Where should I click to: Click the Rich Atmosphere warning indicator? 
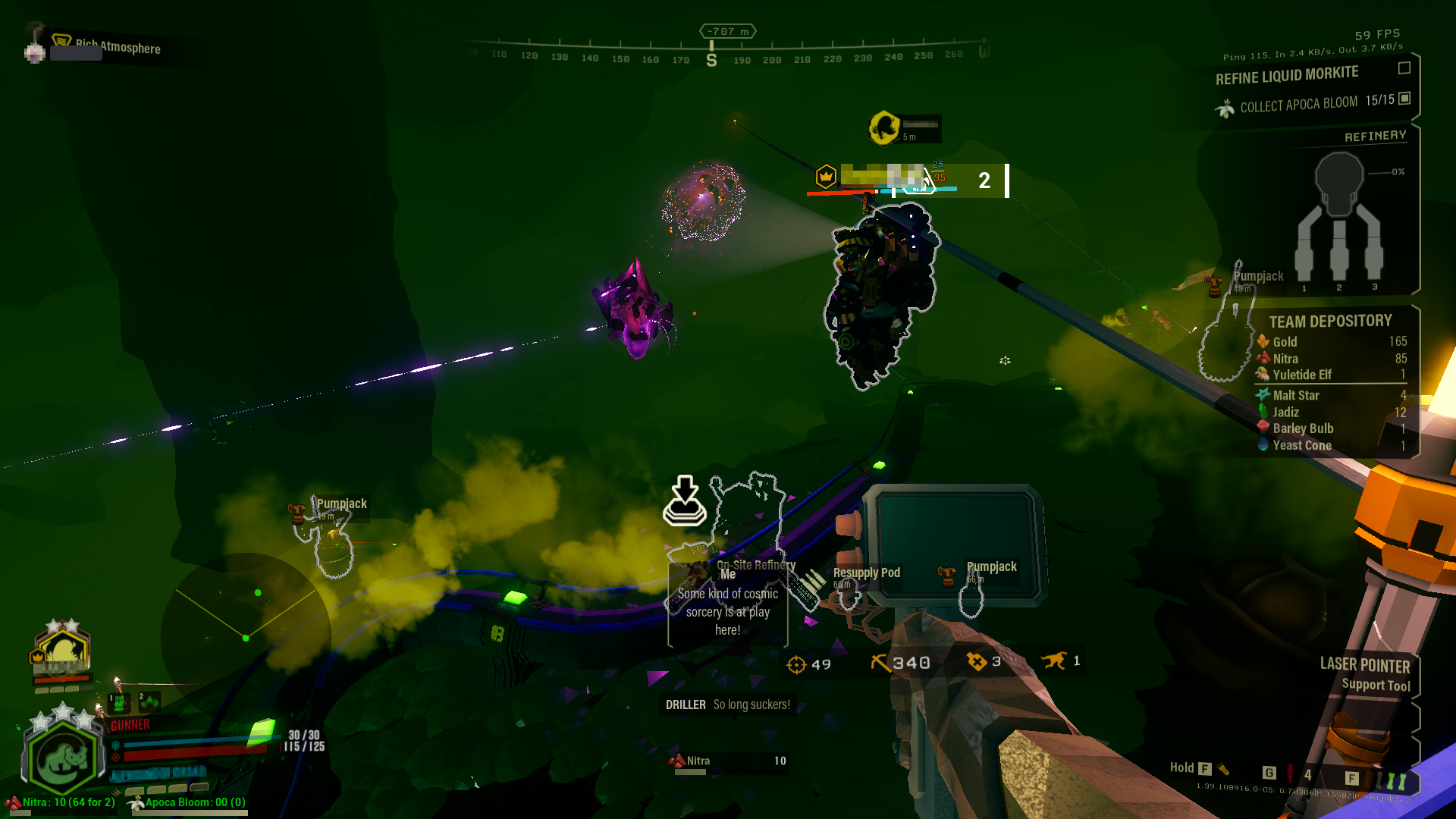tap(118, 48)
